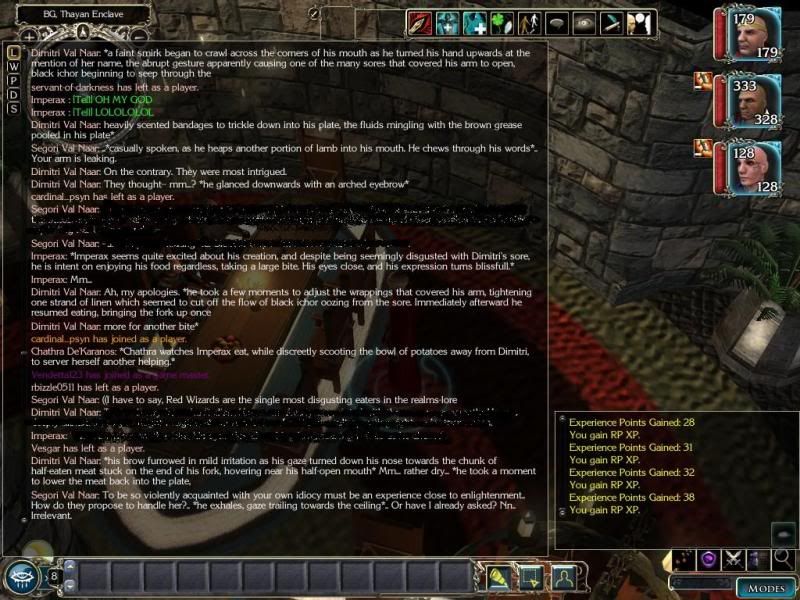Choose the P chat channel tab

tap(13, 80)
